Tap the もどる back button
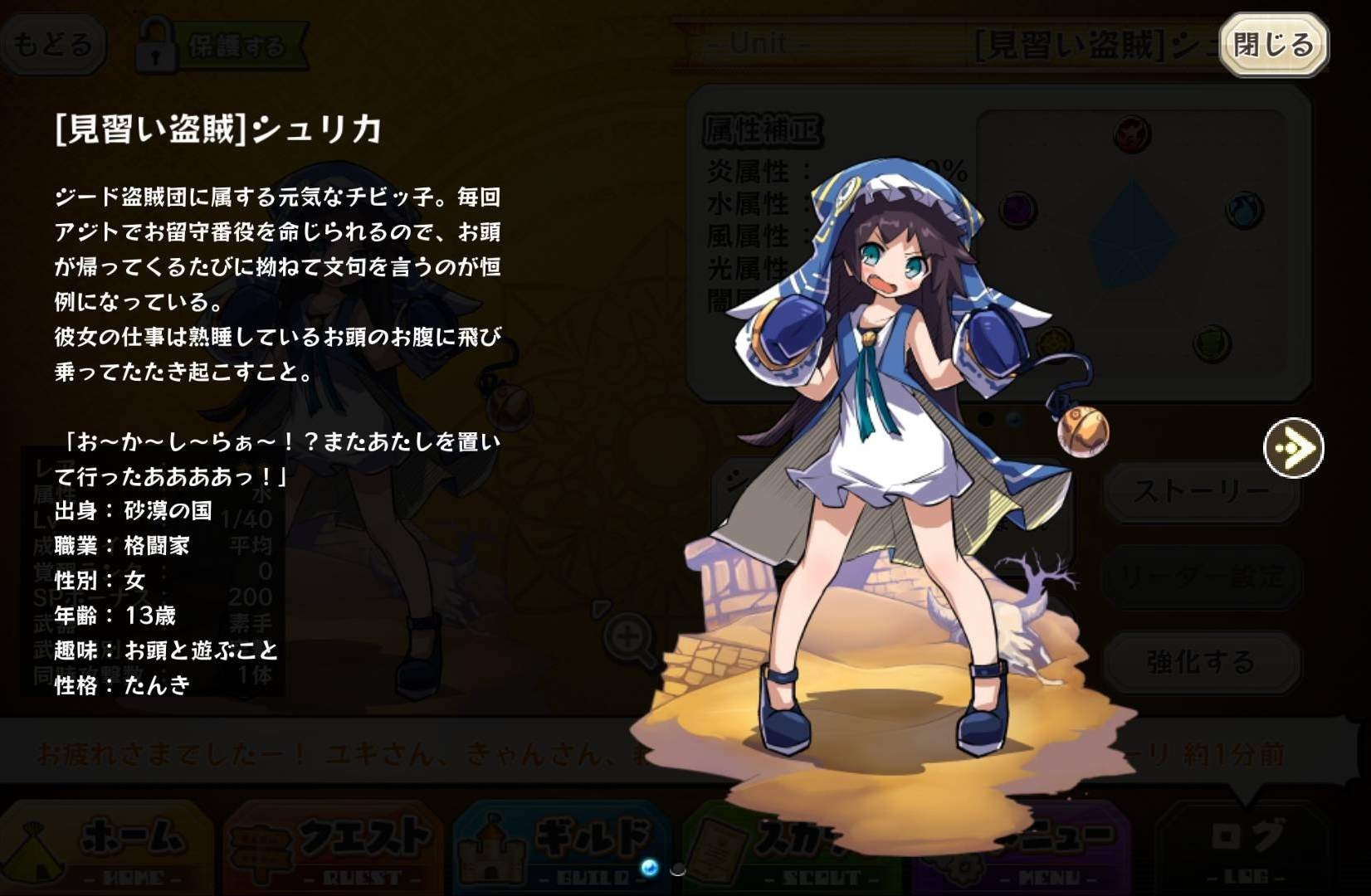Screen dimensions: 1371x896 point(52,44)
